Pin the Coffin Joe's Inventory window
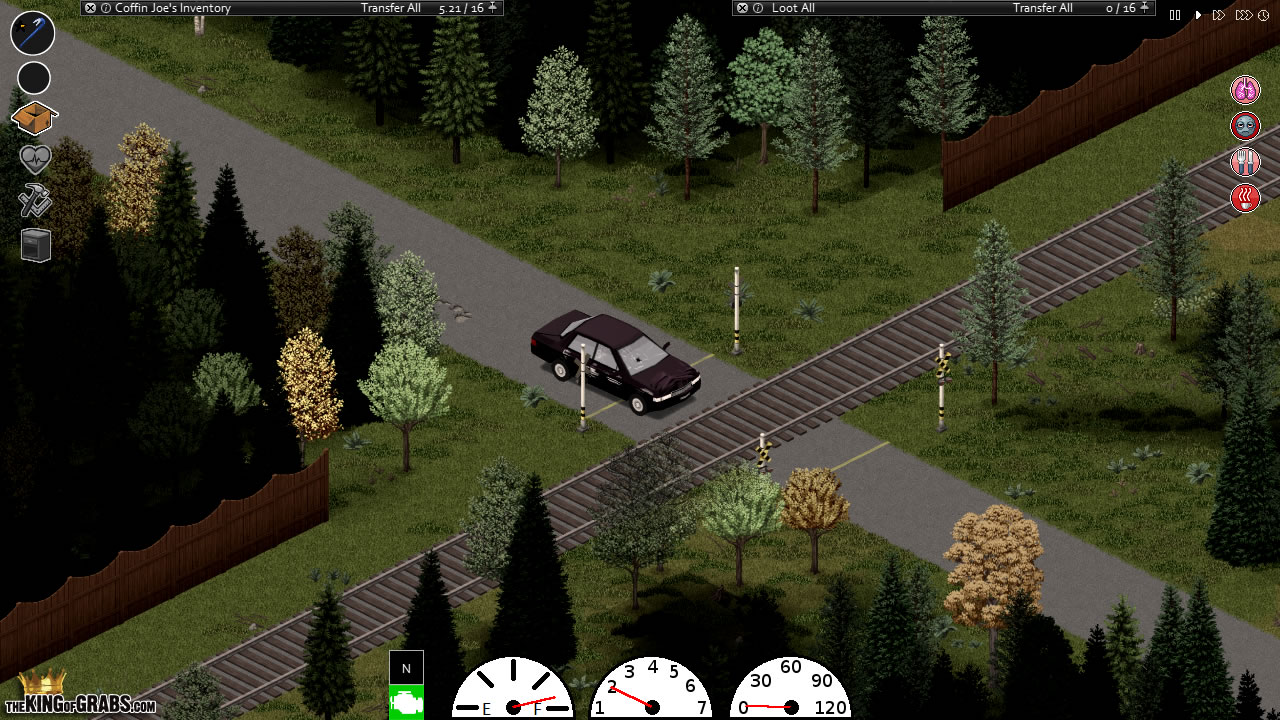The width and height of the screenshot is (1280, 720). point(492,8)
